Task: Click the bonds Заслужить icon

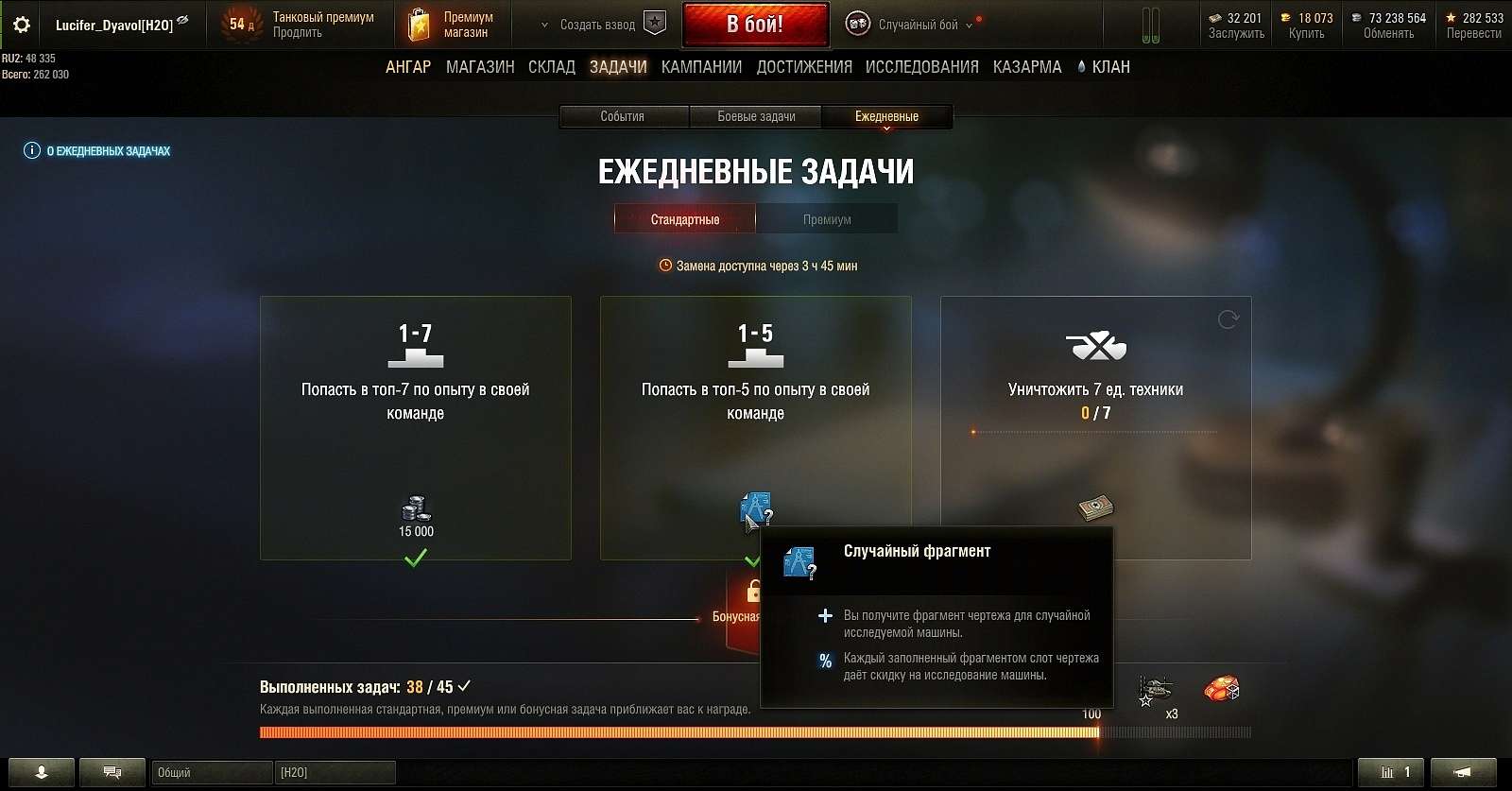Action: (1215, 16)
